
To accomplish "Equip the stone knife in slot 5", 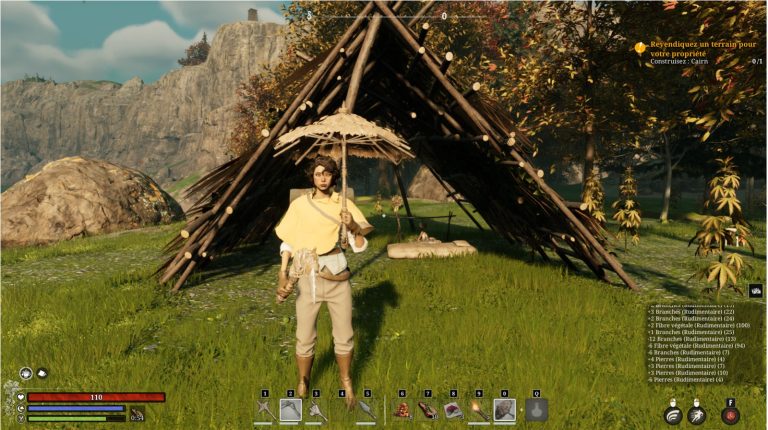I will coord(367,410).
